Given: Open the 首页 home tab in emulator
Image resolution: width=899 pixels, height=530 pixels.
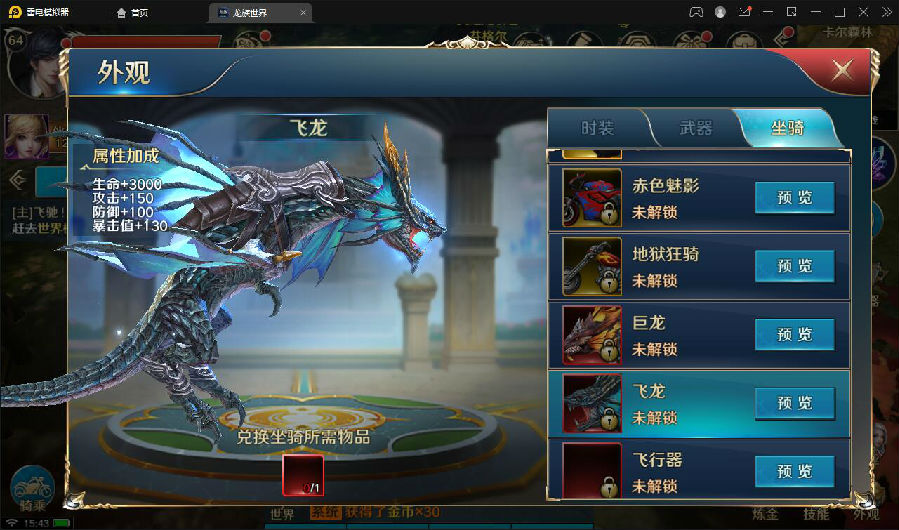Looking at the screenshot, I should coord(134,12).
